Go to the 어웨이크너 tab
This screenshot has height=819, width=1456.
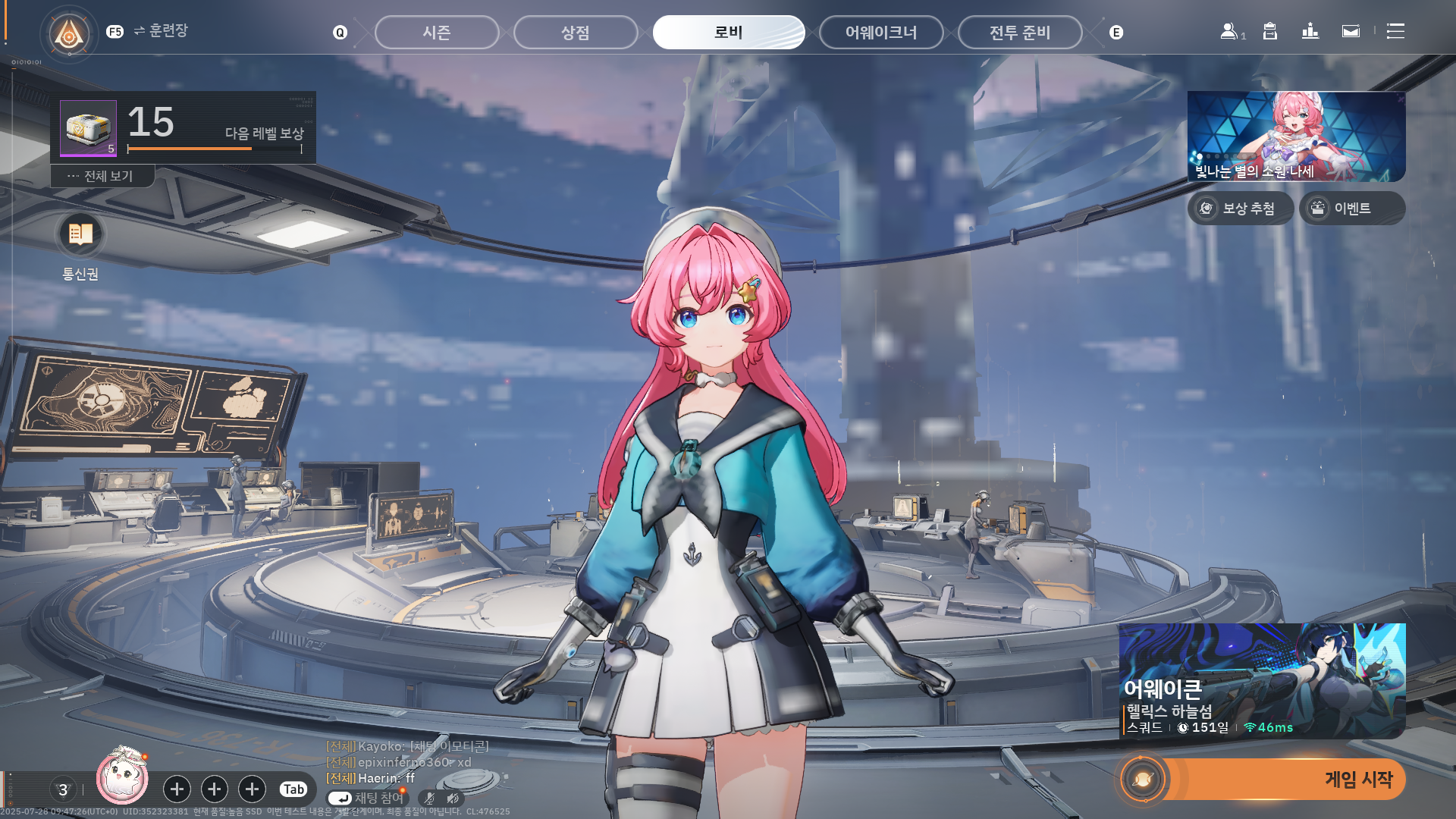click(x=881, y=33)
